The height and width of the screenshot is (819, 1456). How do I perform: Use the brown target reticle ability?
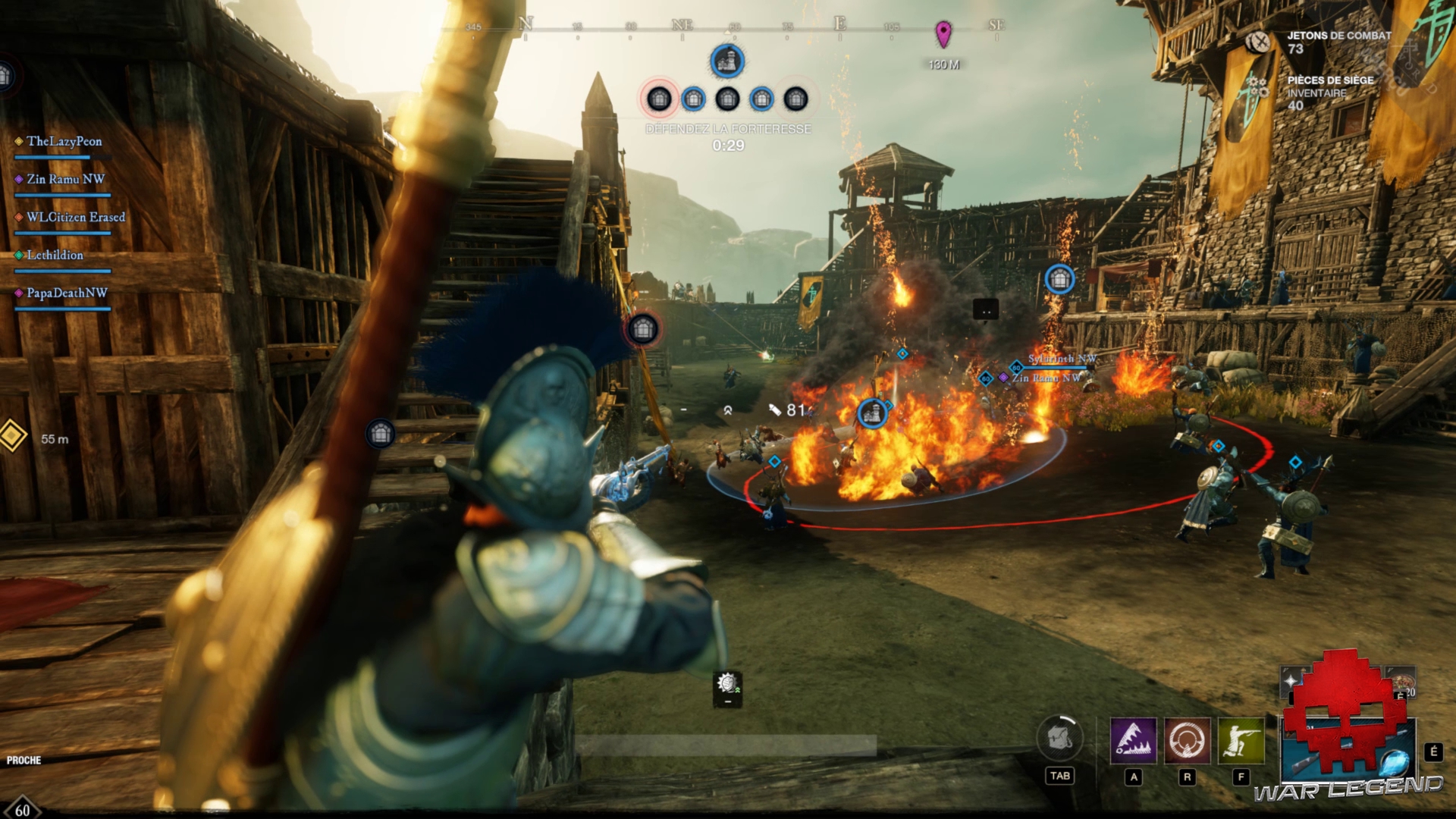tap(1187, 740)
